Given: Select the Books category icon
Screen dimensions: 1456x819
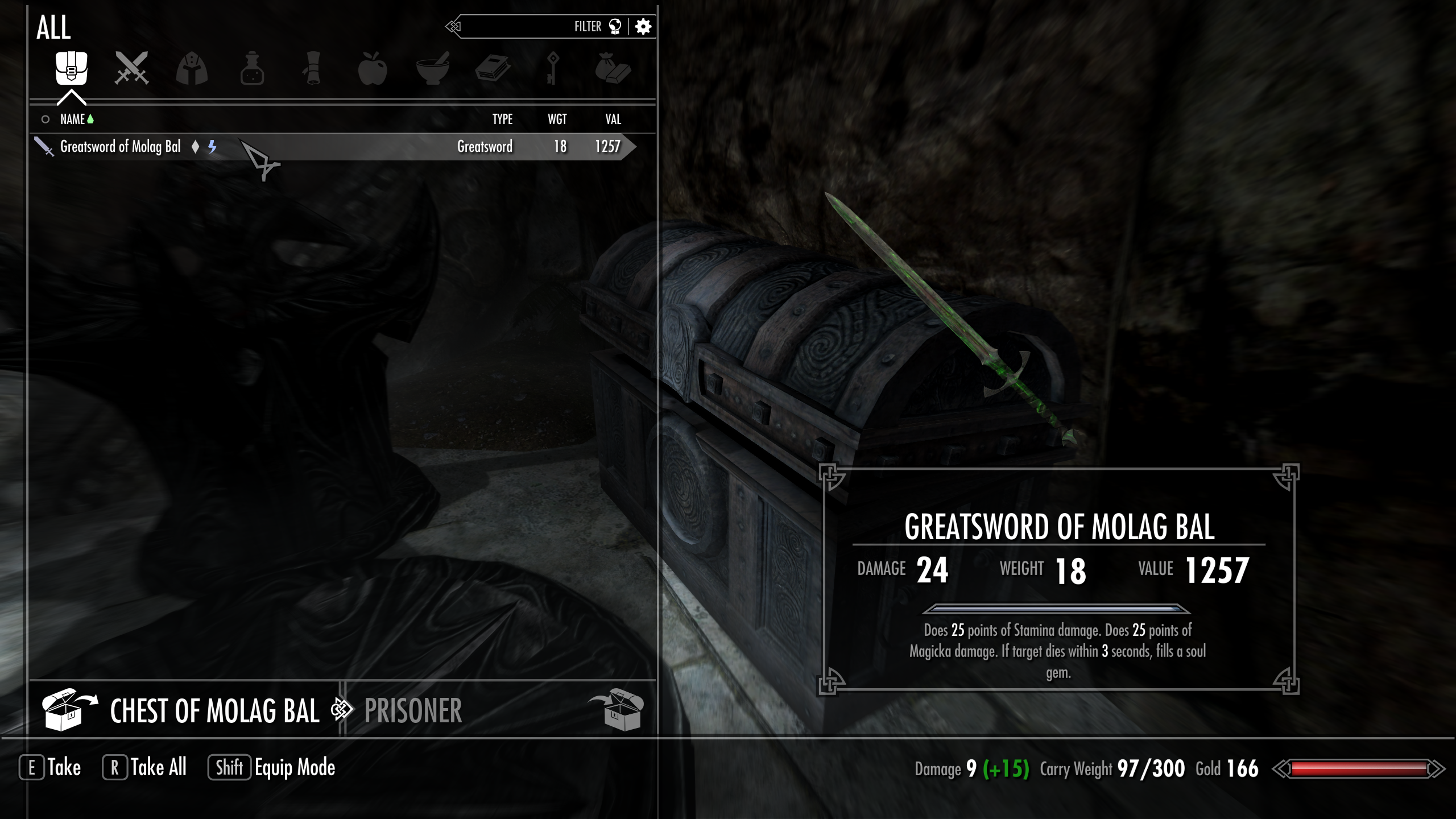Looking at the screenshot, I should pyautogui.click(x=493, y=68).
